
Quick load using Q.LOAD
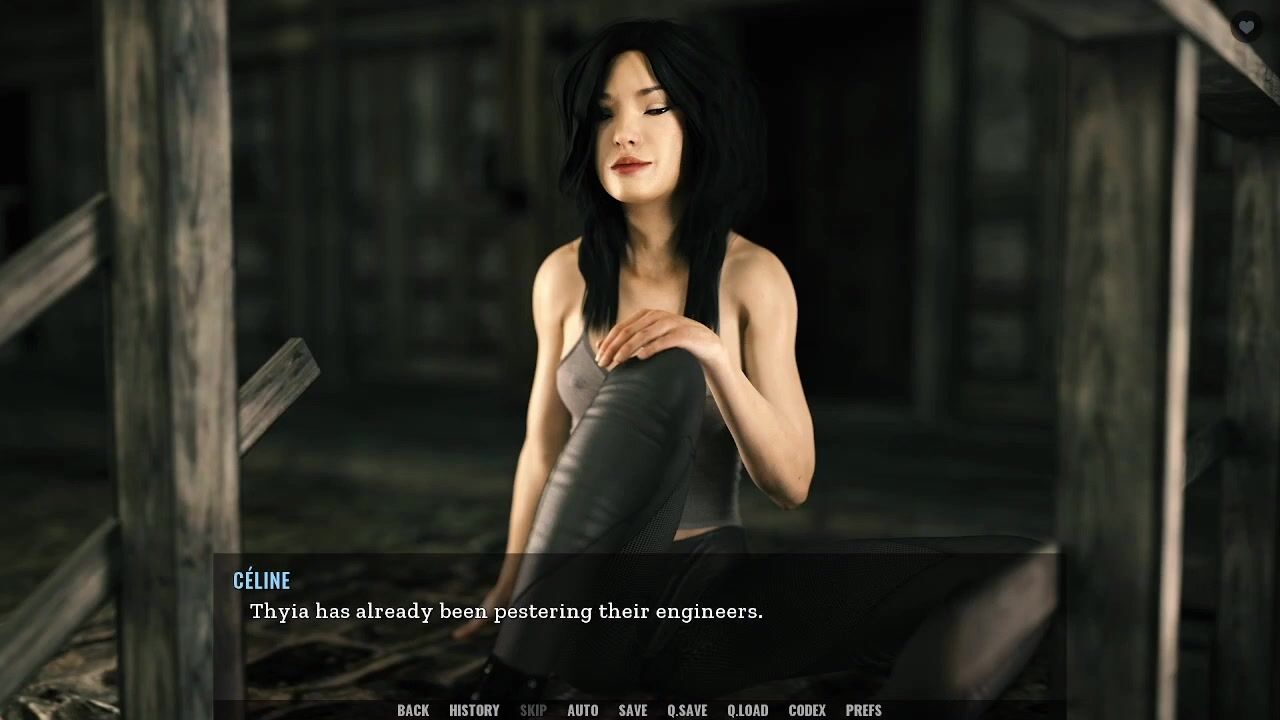(x=748, y=710)
